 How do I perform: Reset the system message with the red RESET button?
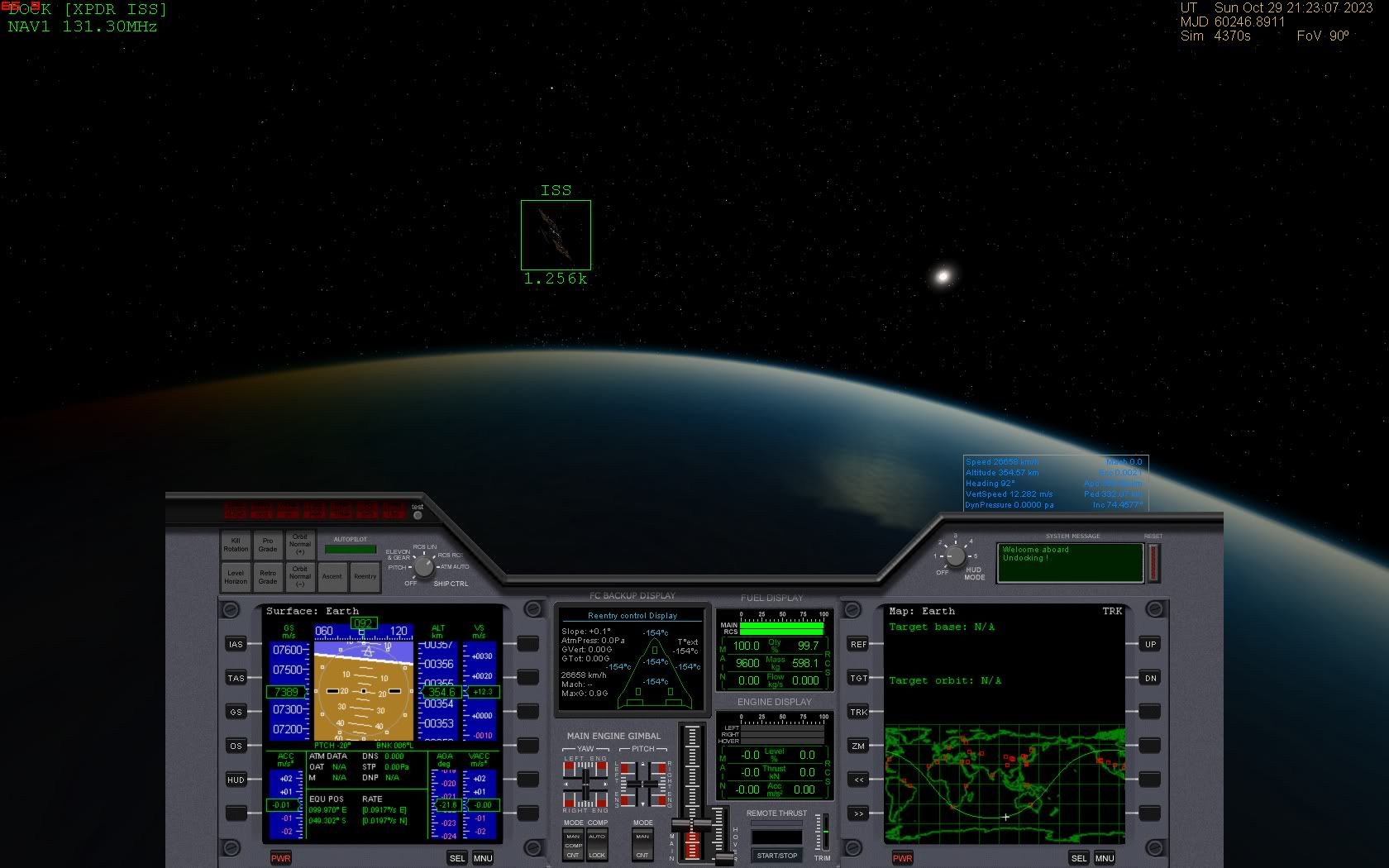(1153, 562)
